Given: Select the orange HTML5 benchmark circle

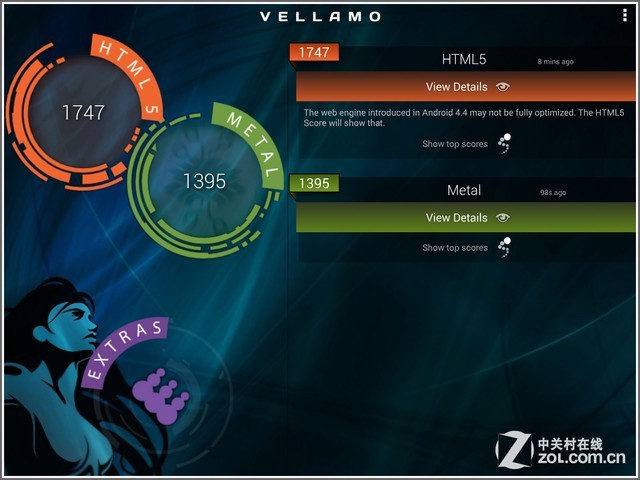Looking at the screenshot, I should (83, 112).
